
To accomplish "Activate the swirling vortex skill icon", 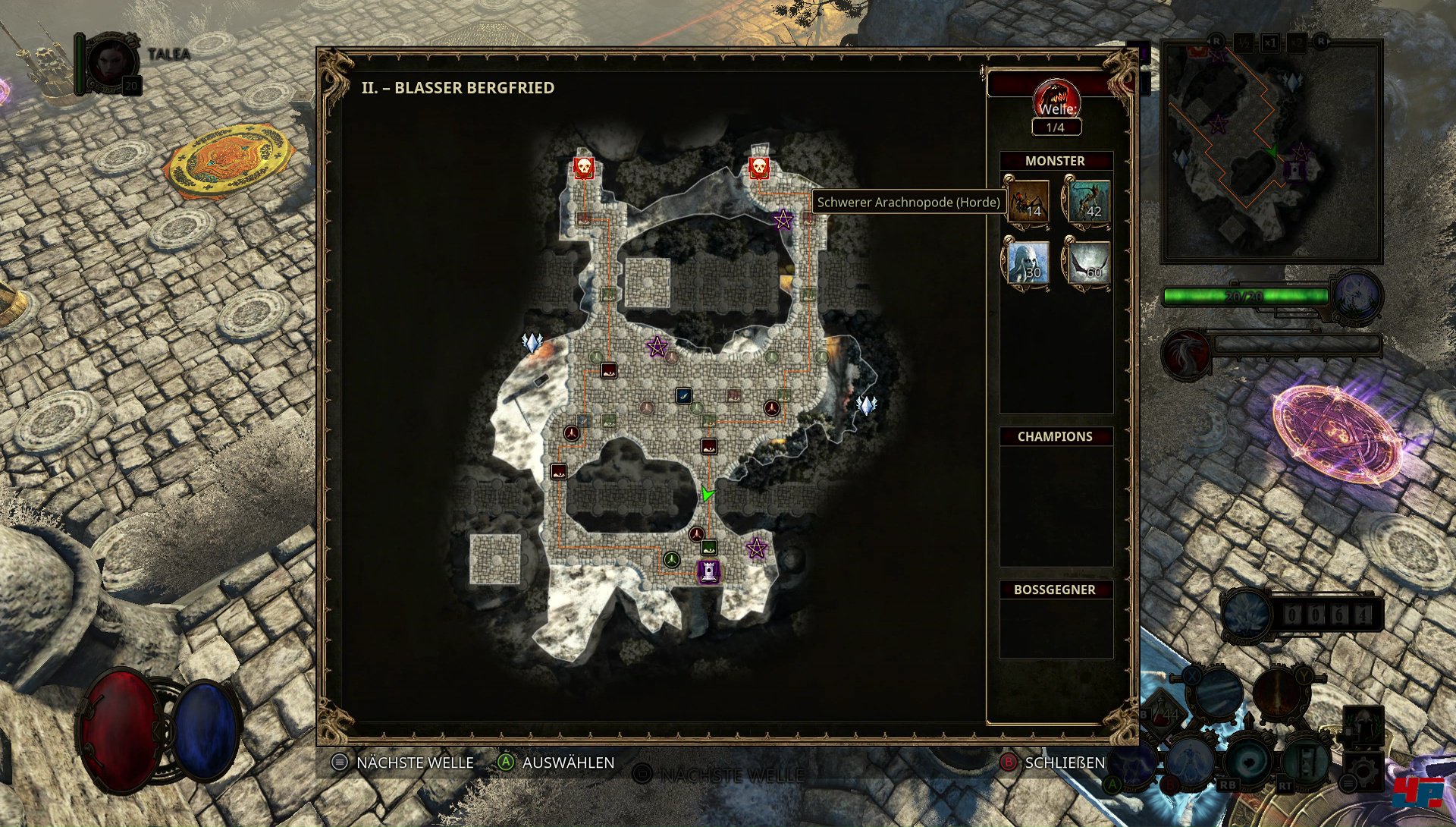I will tap(1249, 761).
